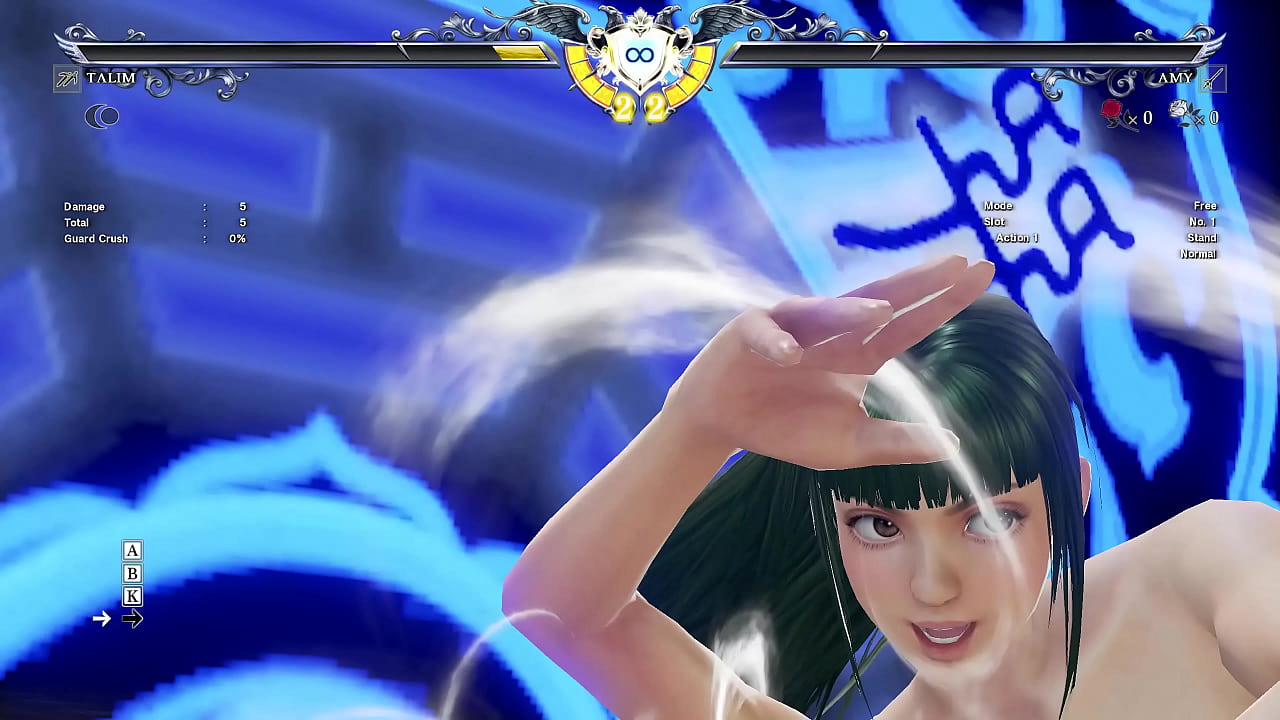Click the Normal state label under Stand
Image resolution: width=1280 pixels, height=720 pixels.
click(x=1197, y=254)
